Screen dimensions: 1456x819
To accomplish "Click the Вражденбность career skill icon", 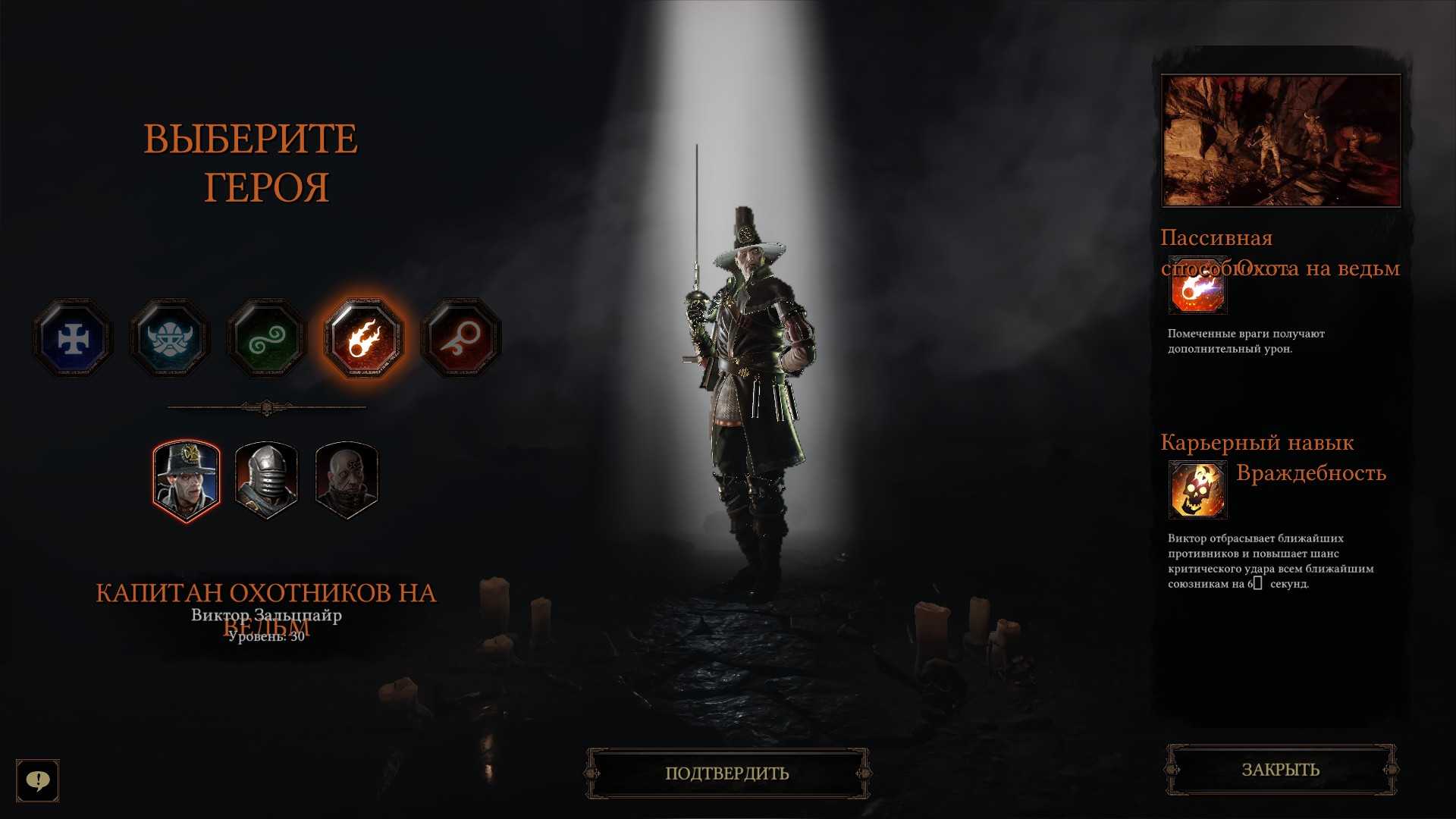I will [1197, 490].
